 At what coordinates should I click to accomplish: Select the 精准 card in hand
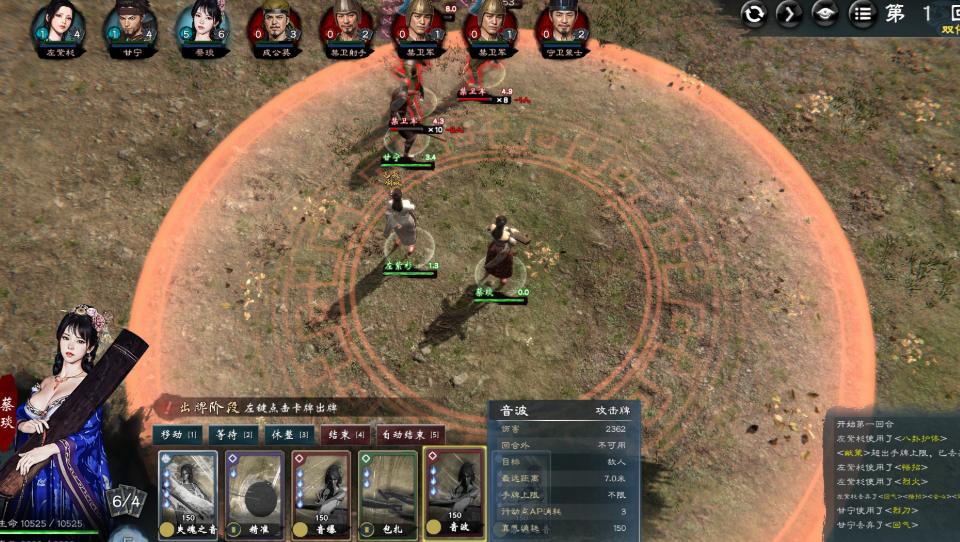point(254,495)
